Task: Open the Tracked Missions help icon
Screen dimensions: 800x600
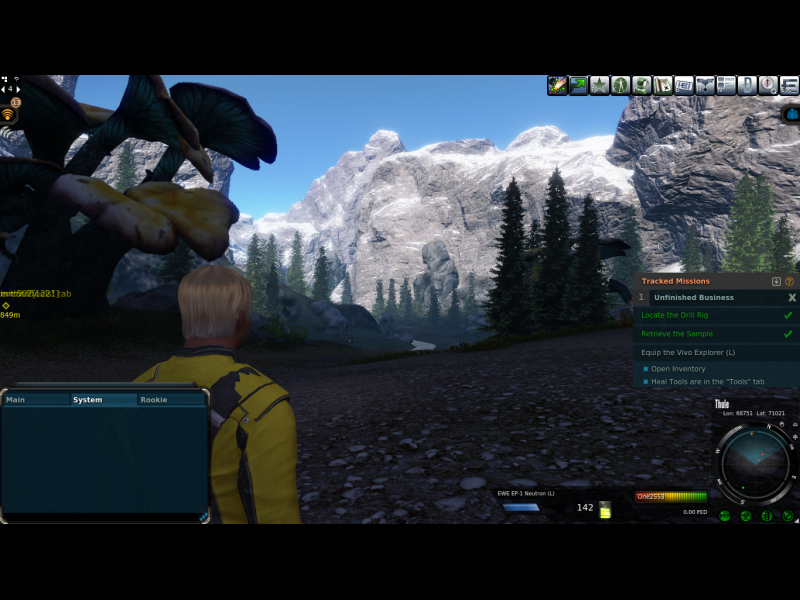Action: point(790,282)
